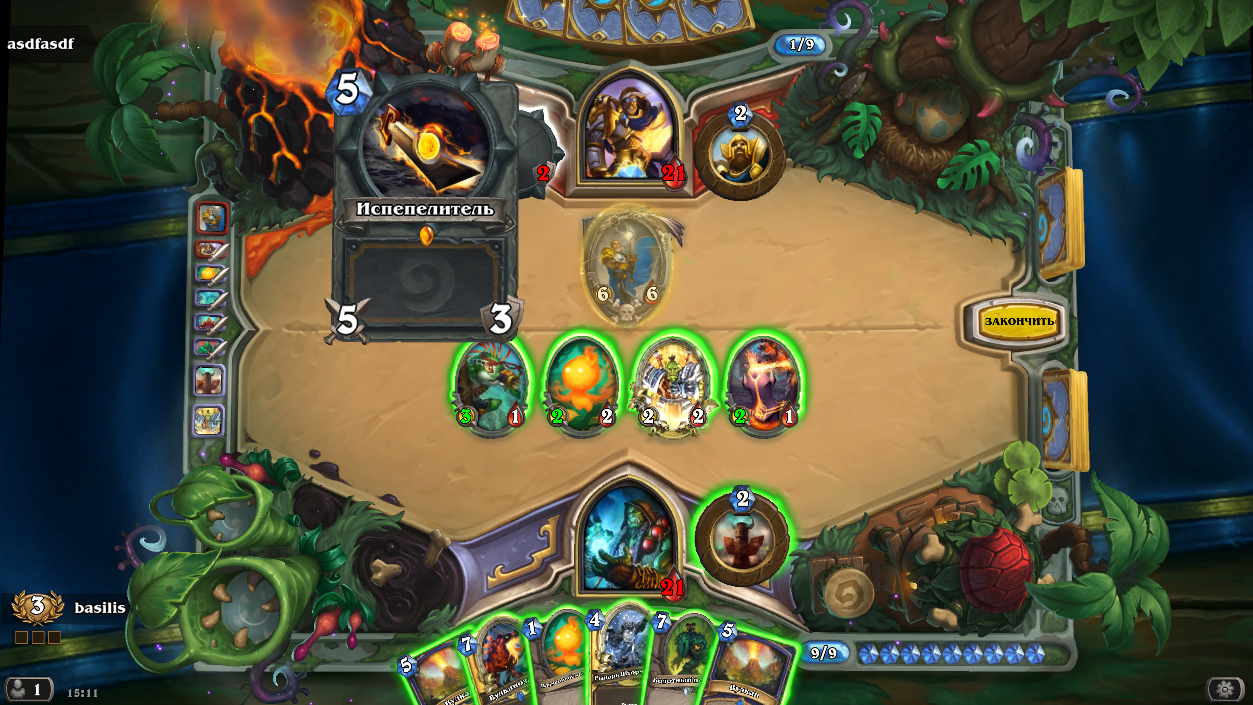Click the yellow 'Закончить' end turn button

click(1019, 321)
